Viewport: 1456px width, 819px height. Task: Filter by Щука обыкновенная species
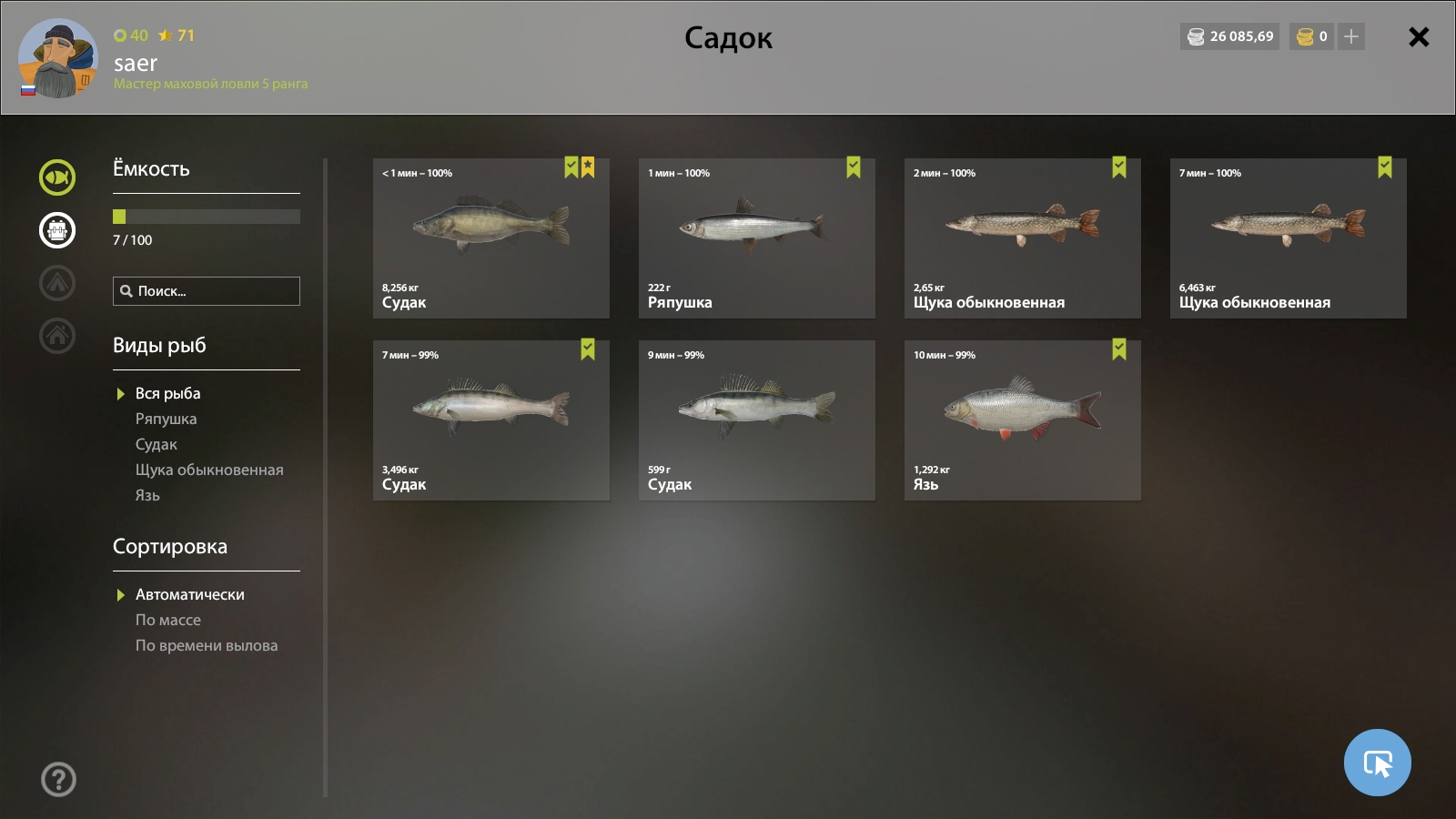[x=209, y=470]
